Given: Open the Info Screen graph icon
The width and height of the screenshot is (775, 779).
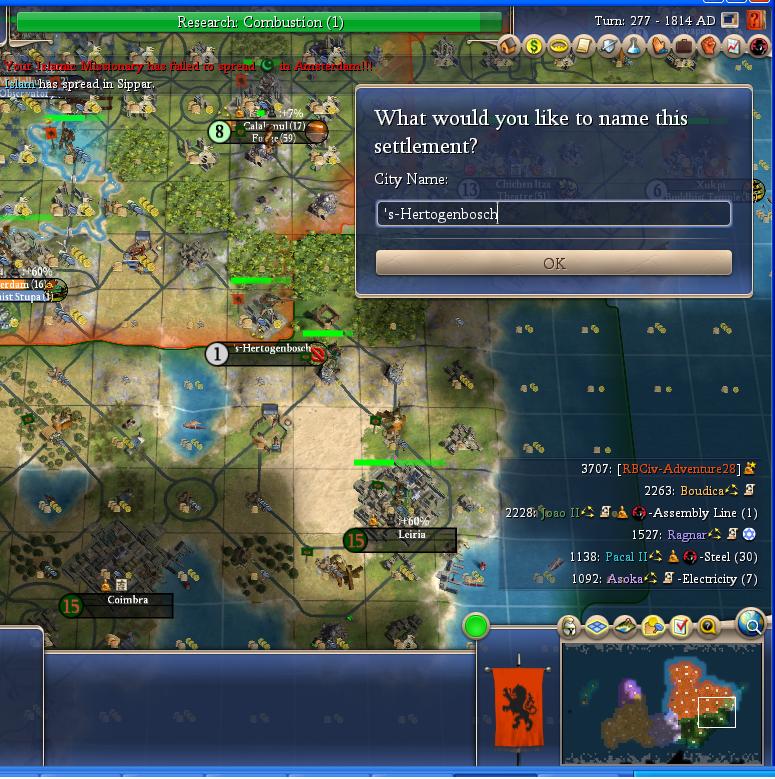Looking at the screenshot, I should click(734, 46).
